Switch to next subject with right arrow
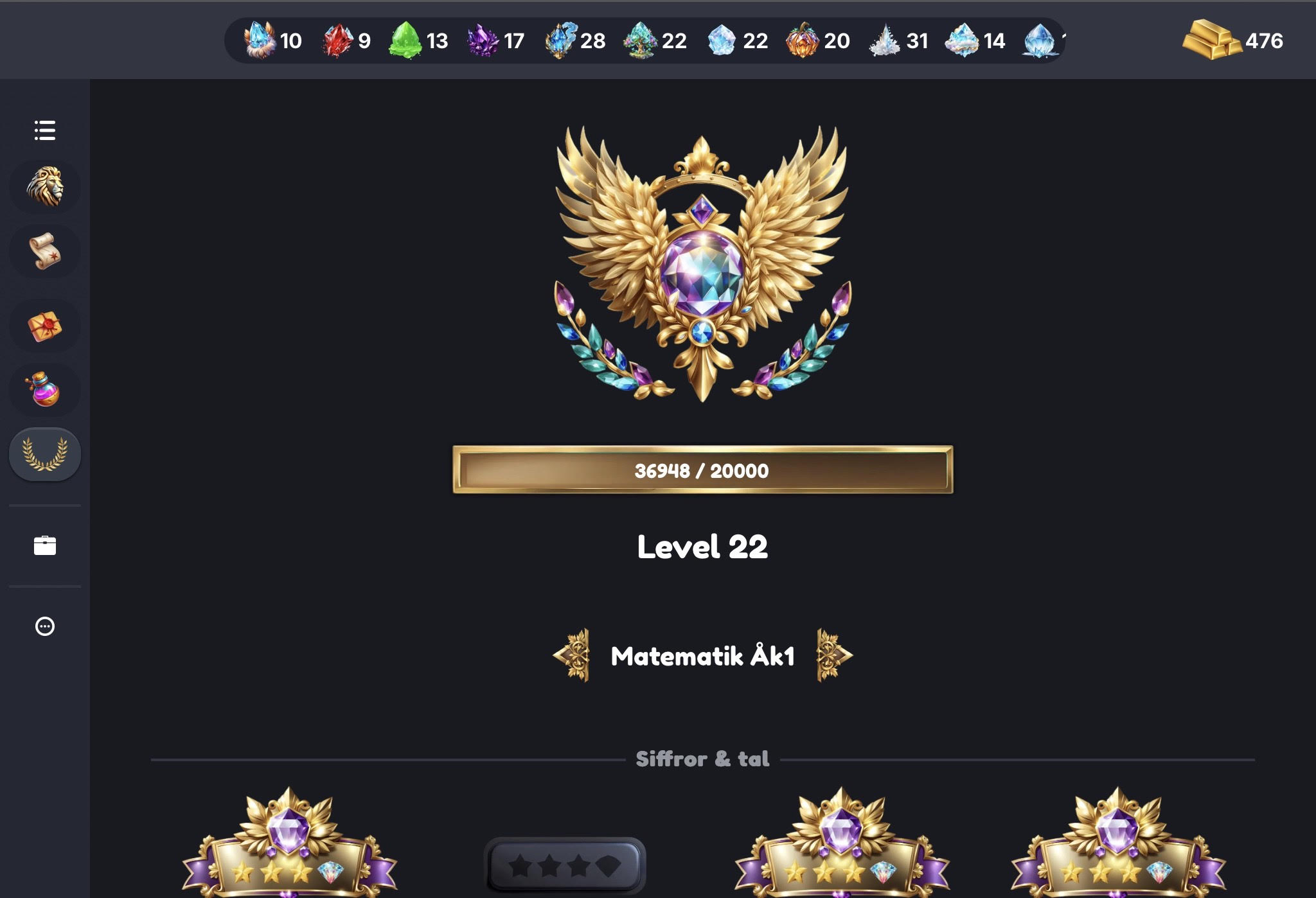The height and width of the screenshot is (898, 1316). click(833, 655)
